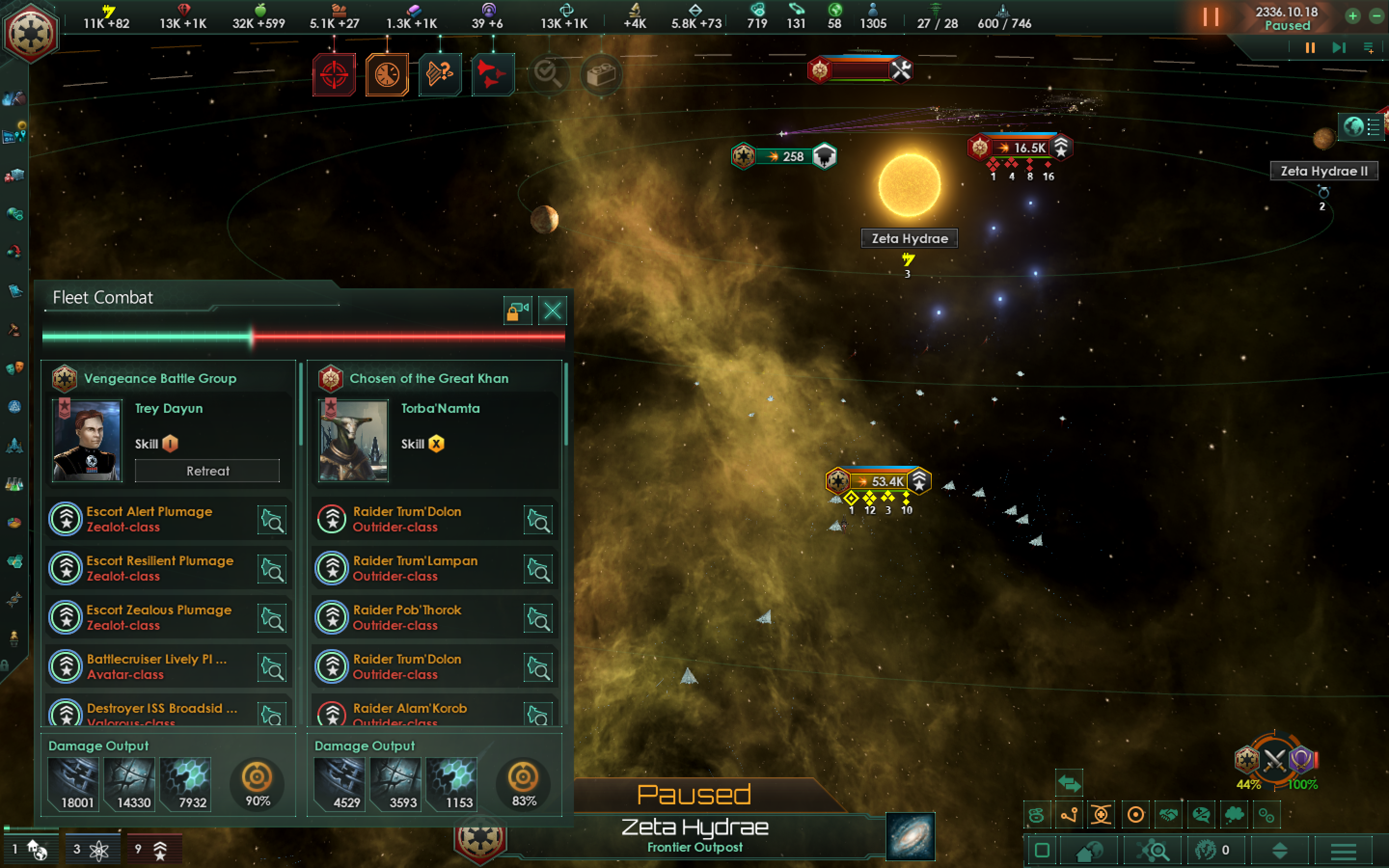
Task: Unpause the game with the top-right pause button
Action: coord(1211,17)
